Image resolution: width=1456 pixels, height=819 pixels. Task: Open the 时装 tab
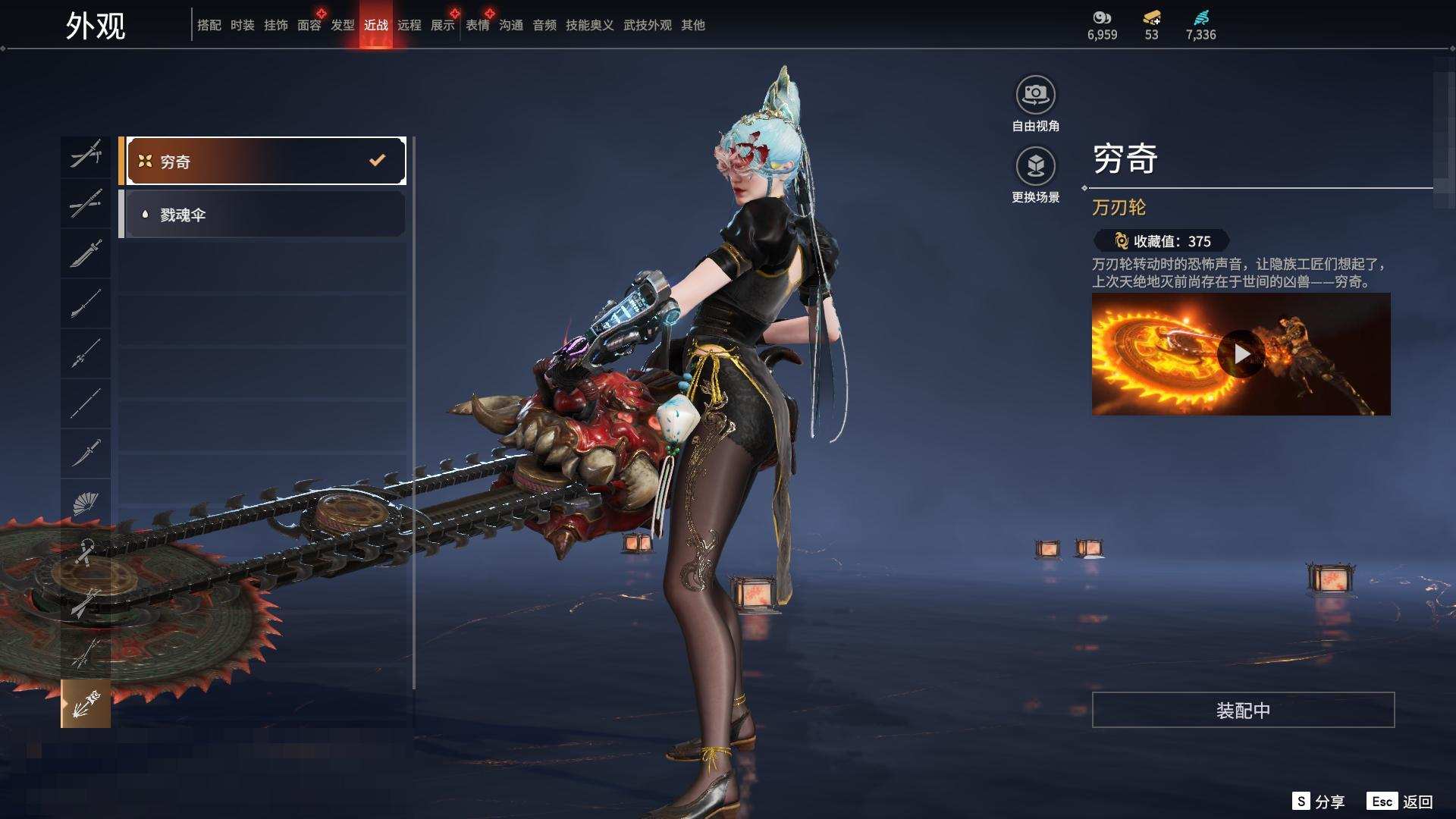pyautogui.click(x=243, y=25)
